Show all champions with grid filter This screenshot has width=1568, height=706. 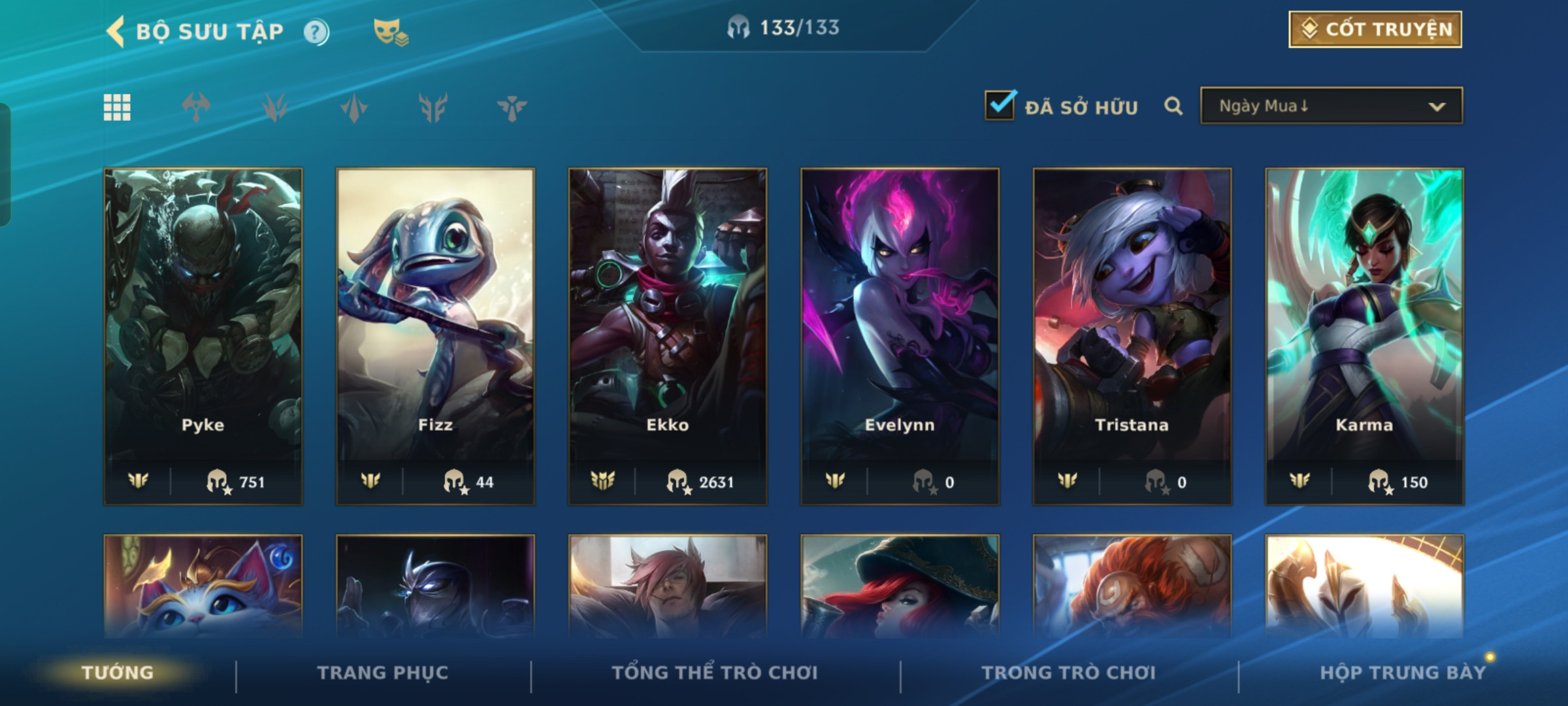[x=117, y=107]
